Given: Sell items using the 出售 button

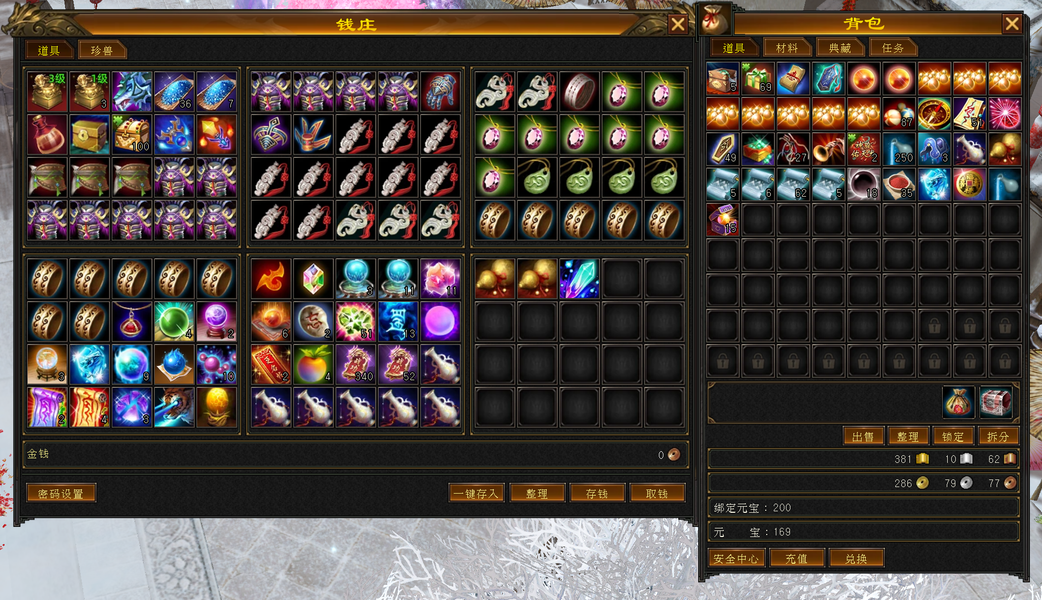Looking at the screenshot, I should tap(862, 436).
